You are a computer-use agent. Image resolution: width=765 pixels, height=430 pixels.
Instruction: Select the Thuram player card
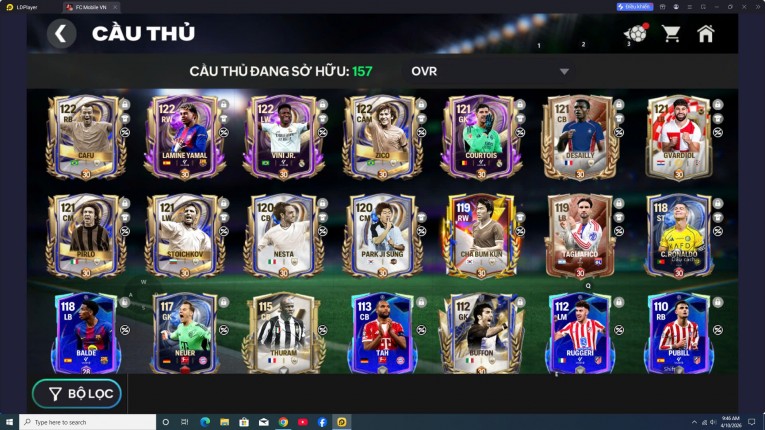pyautogui.click(x=283, y=332)
